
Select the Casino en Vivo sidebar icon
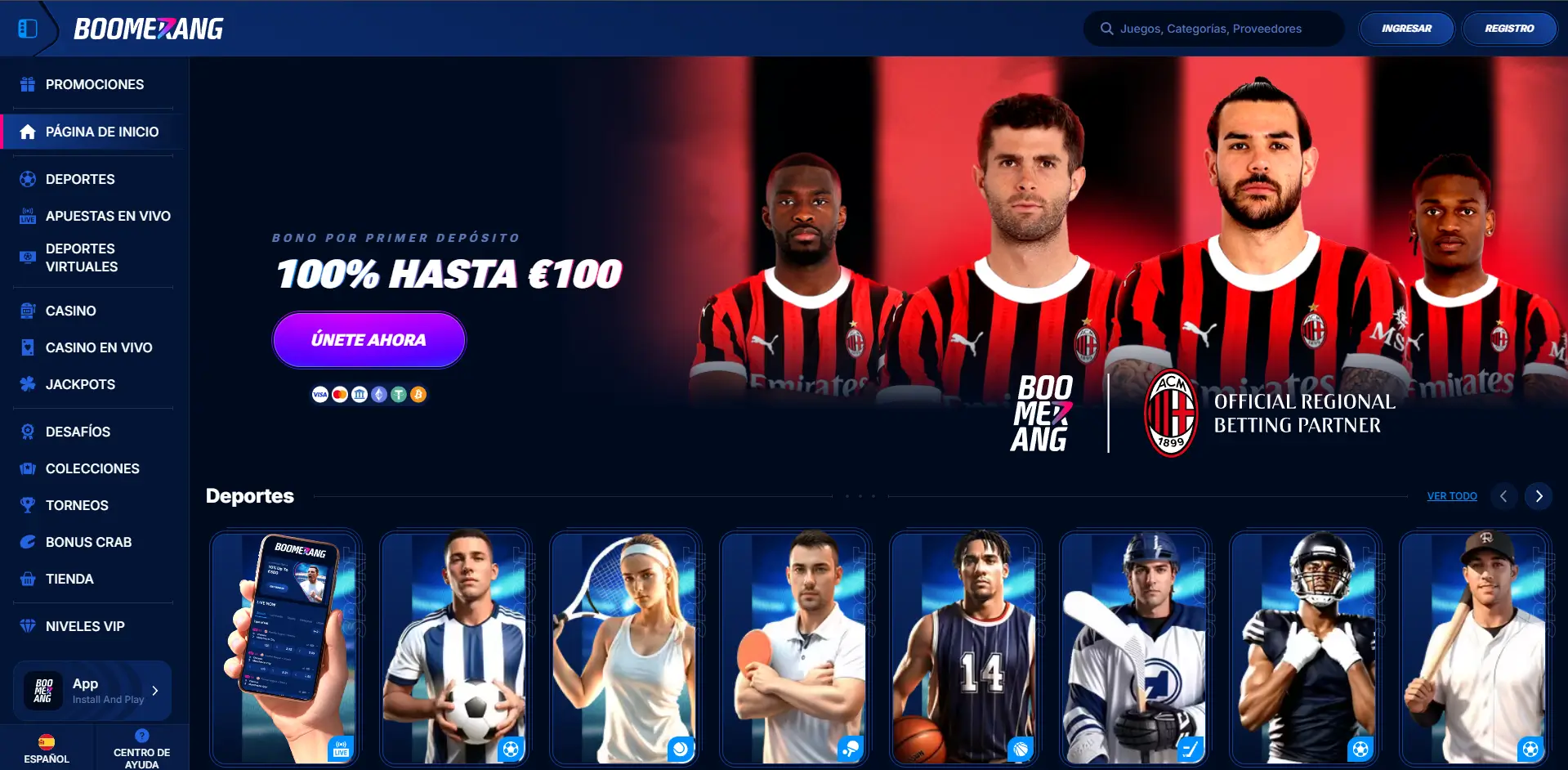[x=27, y=347]
